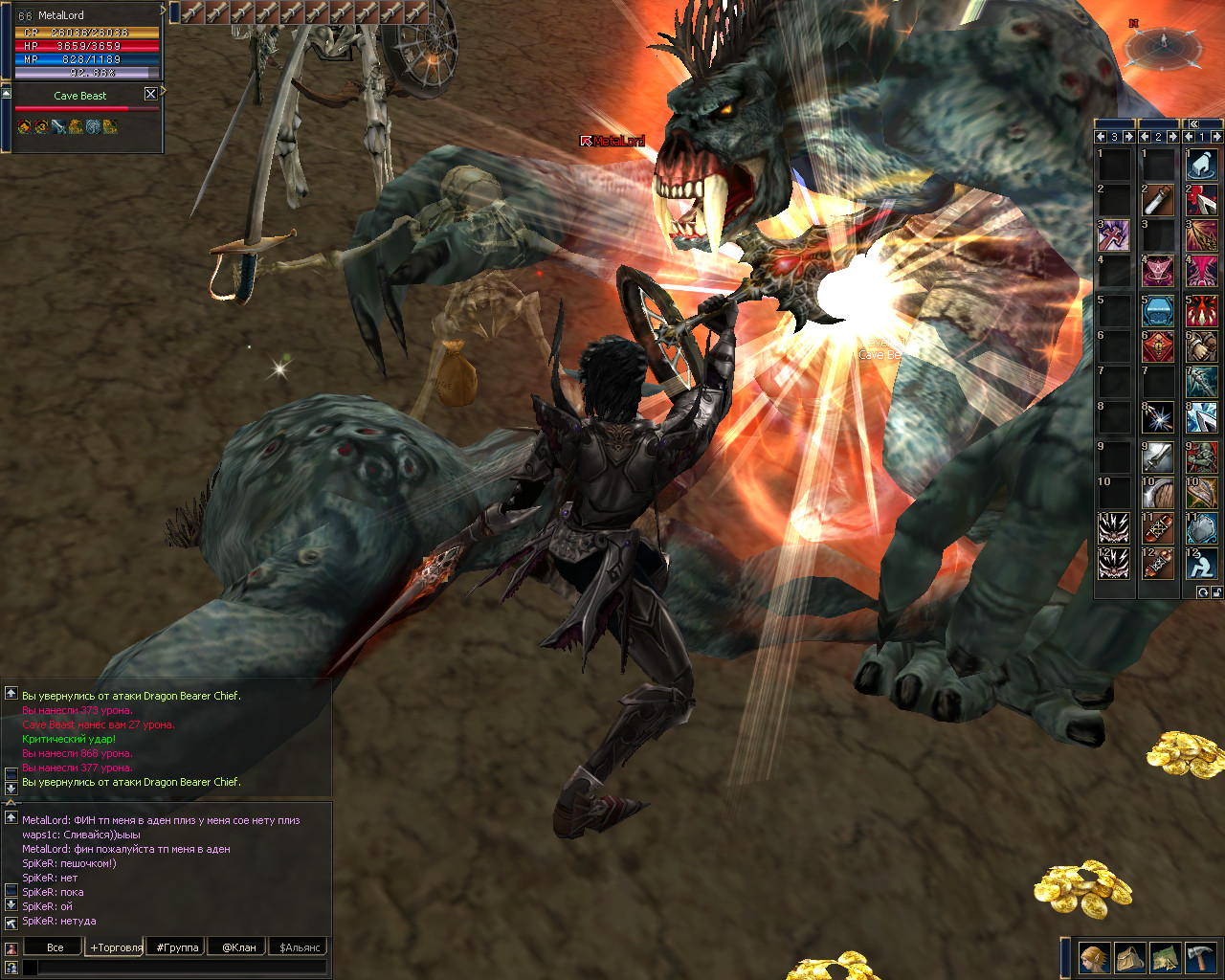Image resolution: width=1225 pixels, height=980 pixels.
Task: Switch to the Все chat tab
Action: pos(55,947)
